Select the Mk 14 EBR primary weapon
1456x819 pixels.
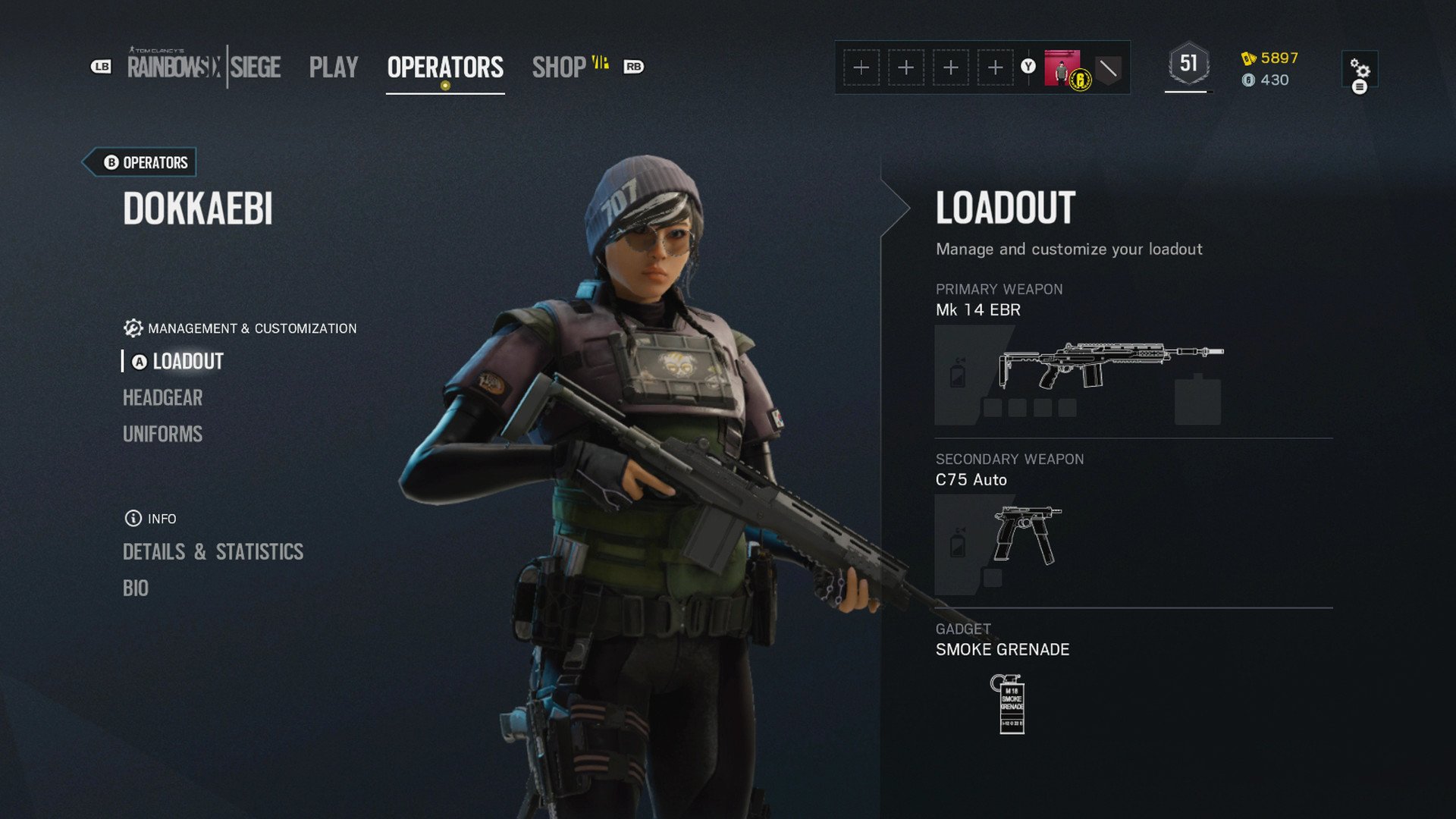[1109, 366]
